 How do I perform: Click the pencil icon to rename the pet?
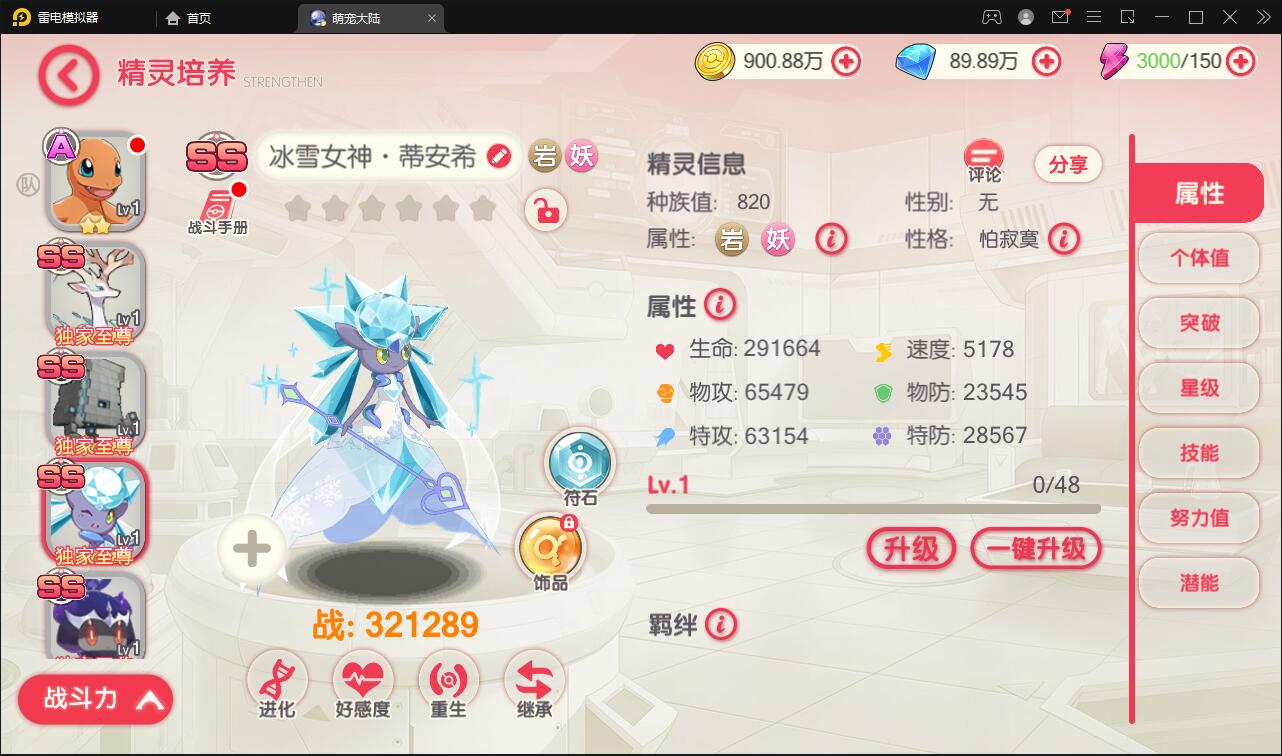(x=499, y=157)
